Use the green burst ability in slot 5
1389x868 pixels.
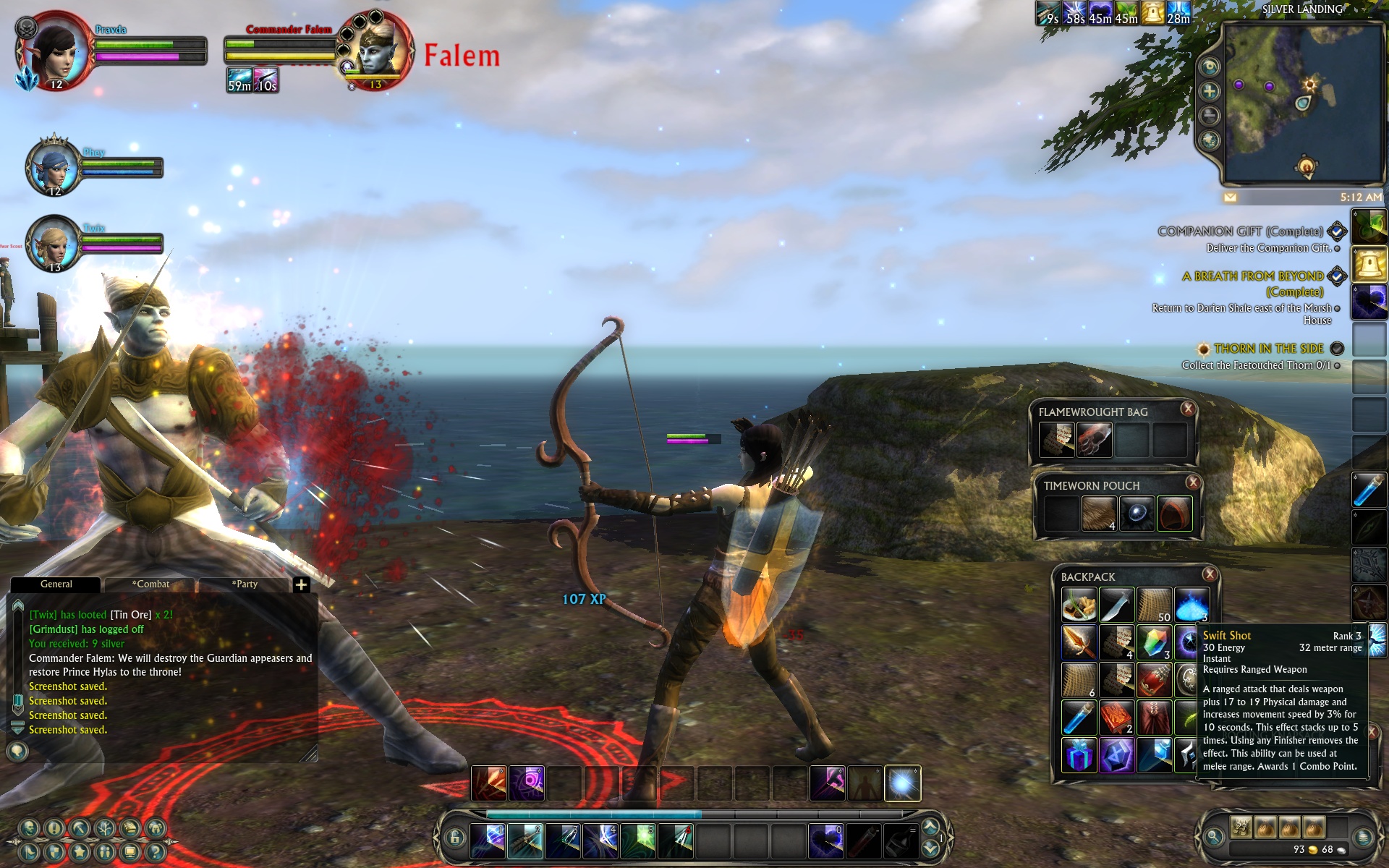(638, 840)
